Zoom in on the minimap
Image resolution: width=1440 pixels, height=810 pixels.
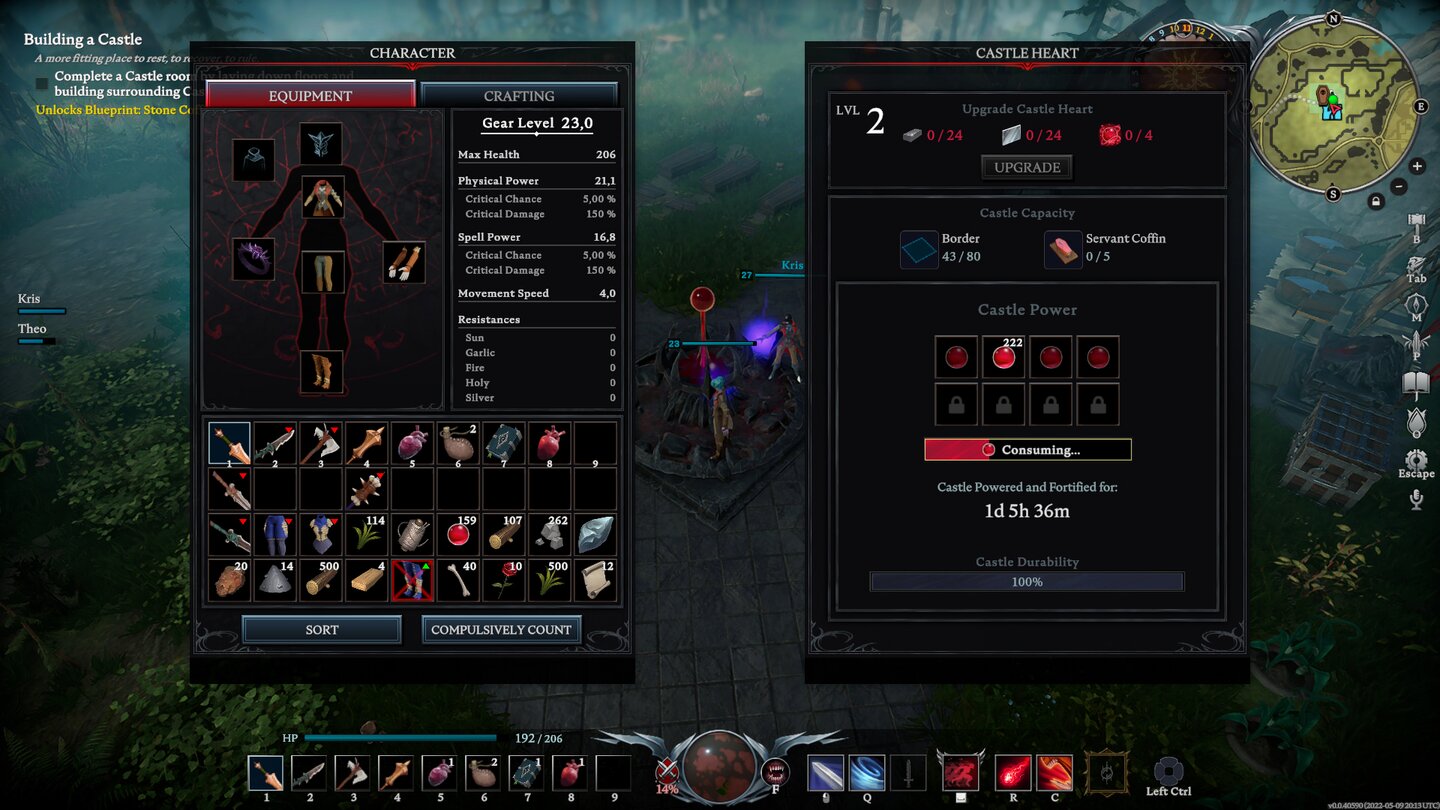(x=1417, y=166)
